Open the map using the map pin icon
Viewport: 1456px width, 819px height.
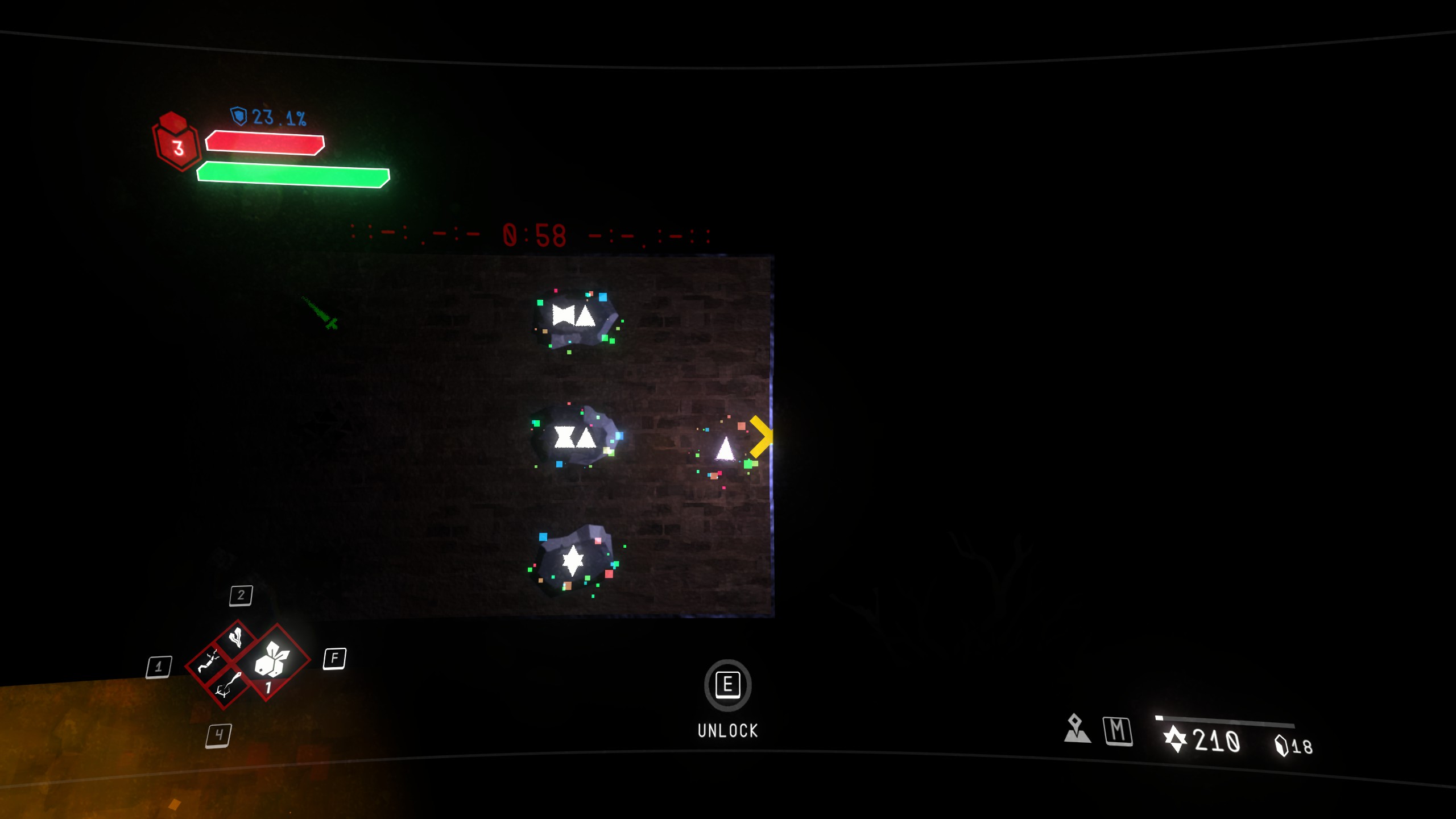(x=1076, y=731)
